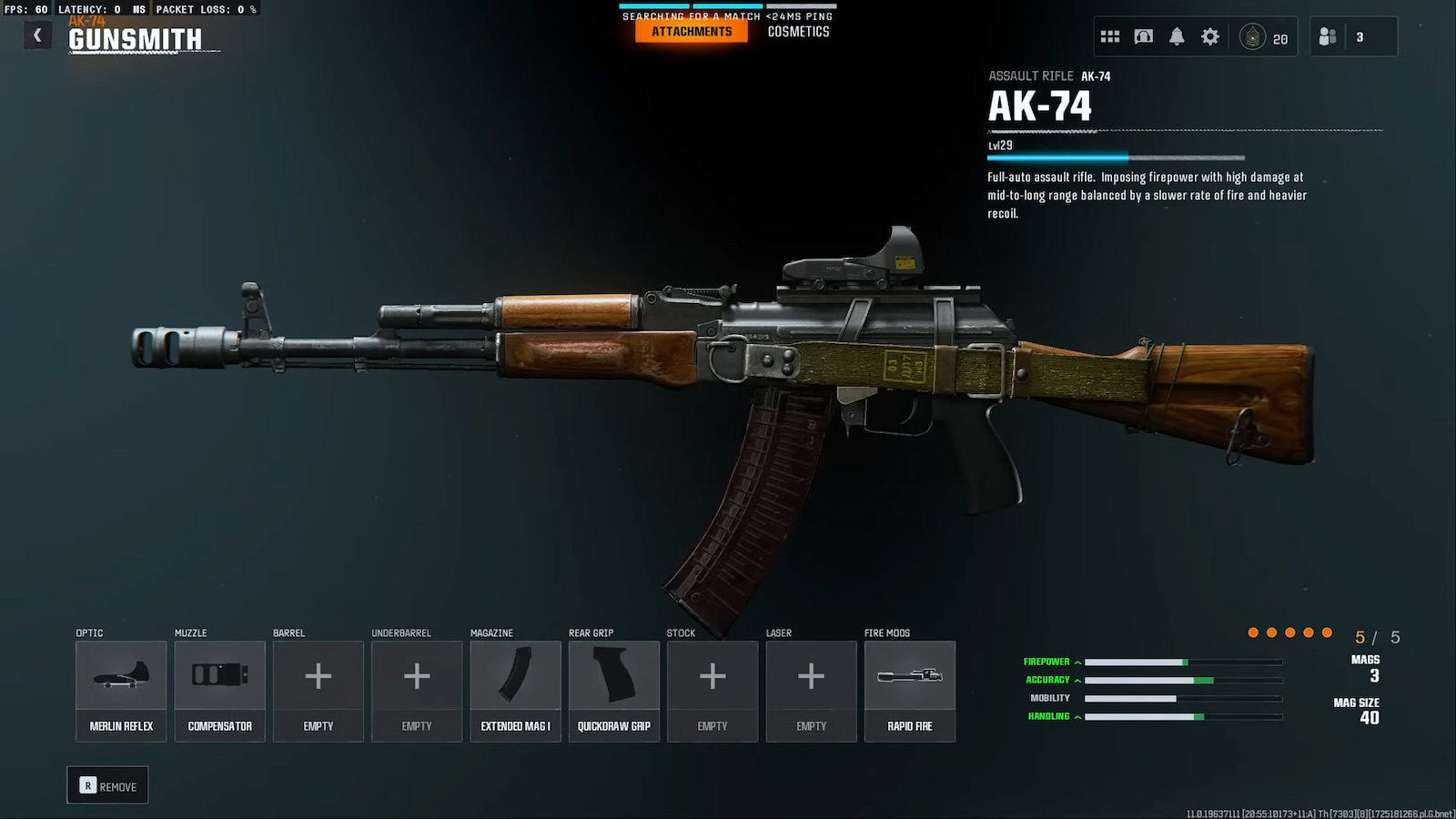Open the social party icon
Image resolution: width=1456 pixels, height=819 pixels.
[1328, 36]
